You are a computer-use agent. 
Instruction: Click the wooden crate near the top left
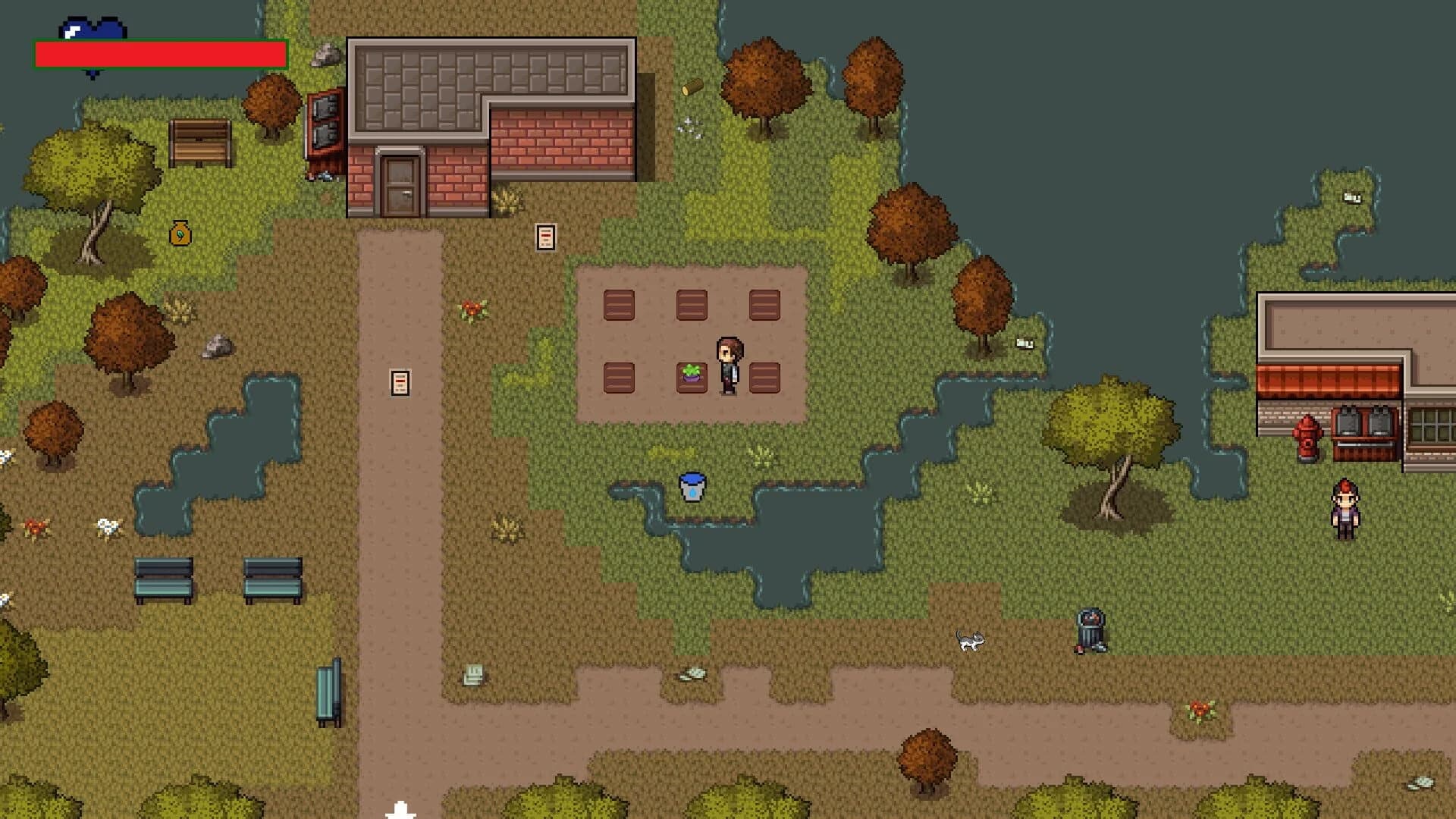click(x=199, y=140)
